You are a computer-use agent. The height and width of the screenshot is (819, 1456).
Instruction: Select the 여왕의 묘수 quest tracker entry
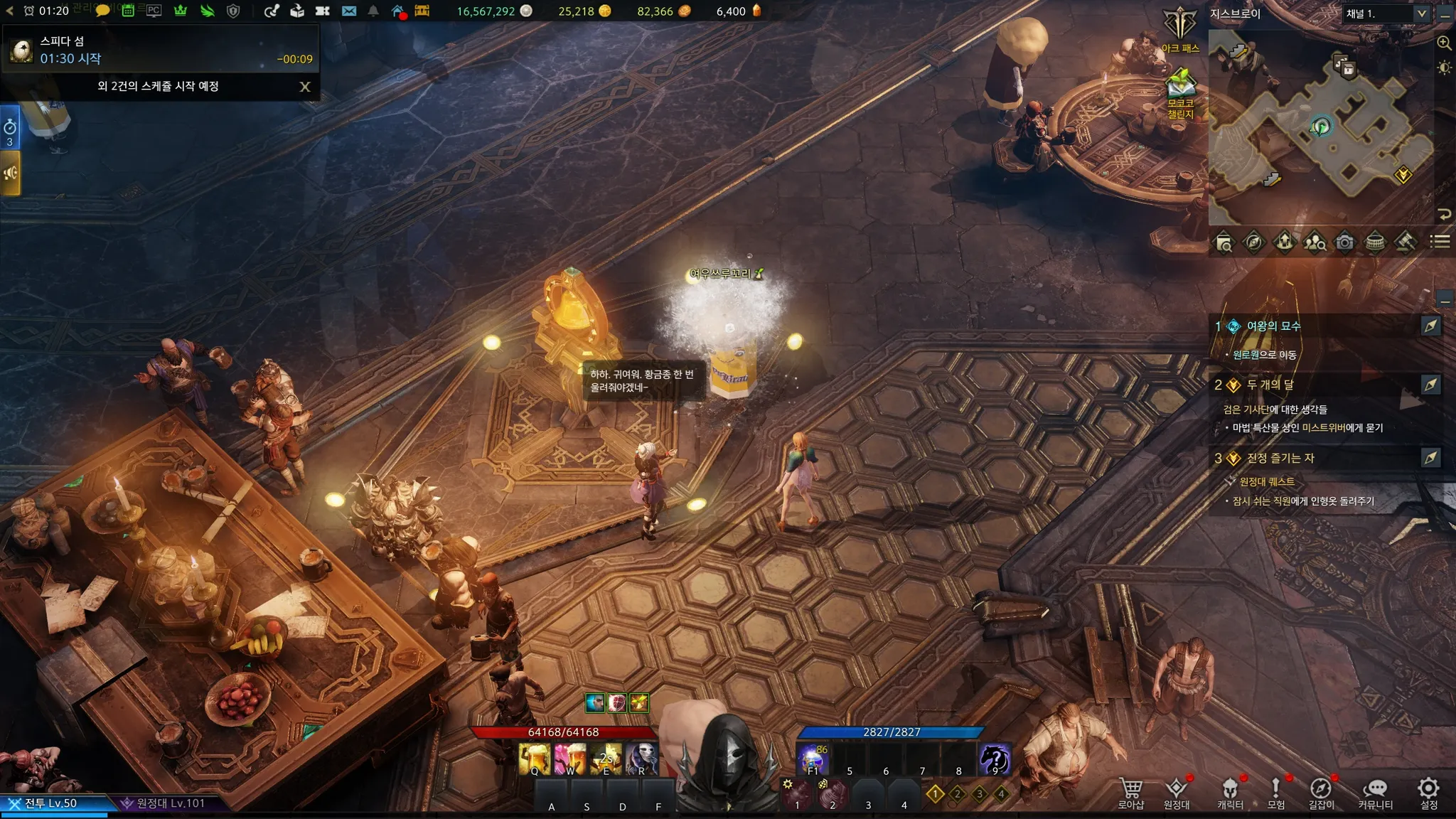point(1273,326)
